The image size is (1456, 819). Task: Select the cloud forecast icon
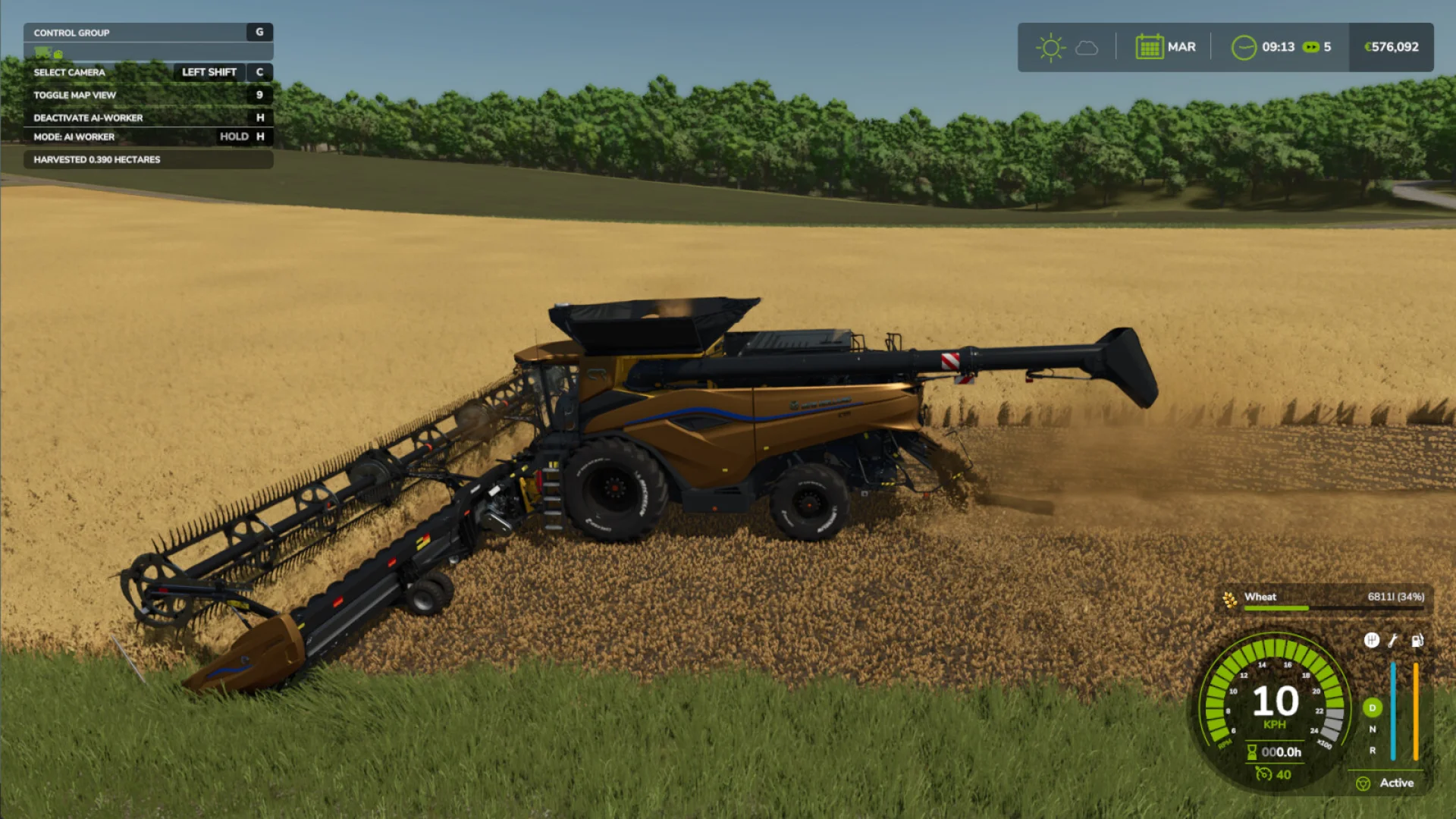(1086, 47)
